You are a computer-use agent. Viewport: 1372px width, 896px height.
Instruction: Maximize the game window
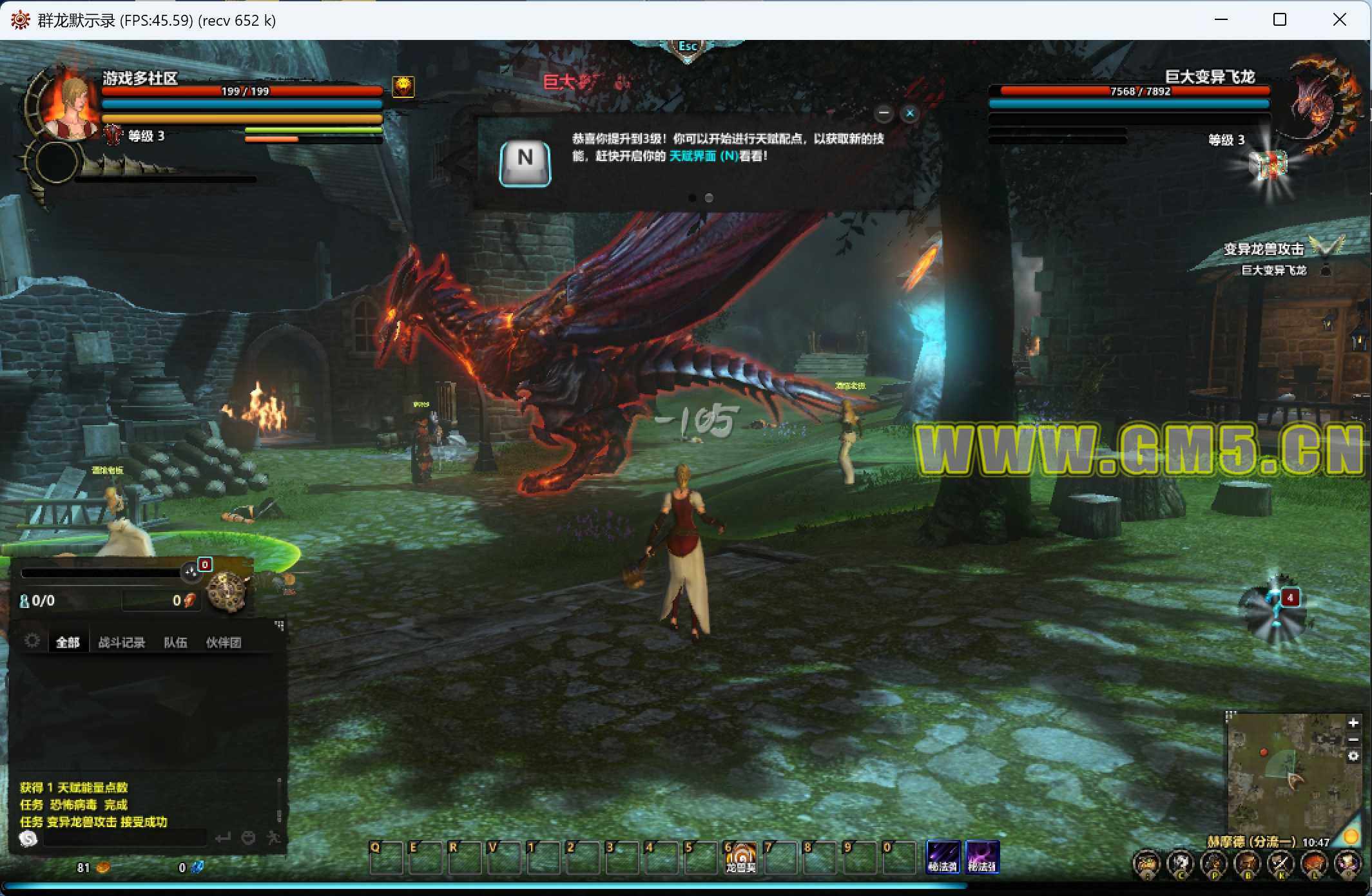tap(1280, 20)
